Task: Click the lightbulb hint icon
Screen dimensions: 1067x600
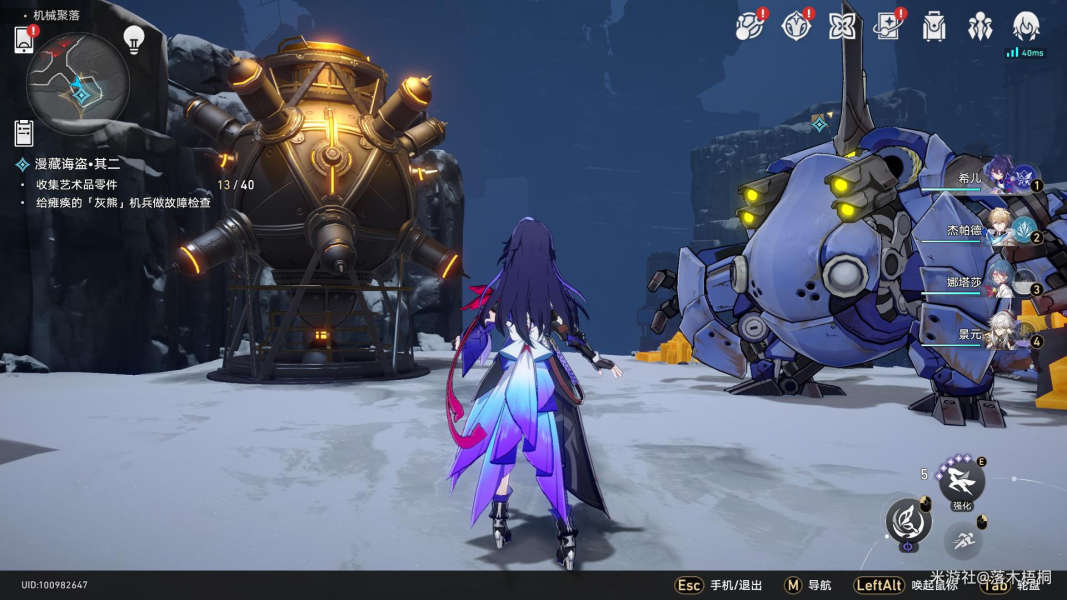Action: point(133,39)
